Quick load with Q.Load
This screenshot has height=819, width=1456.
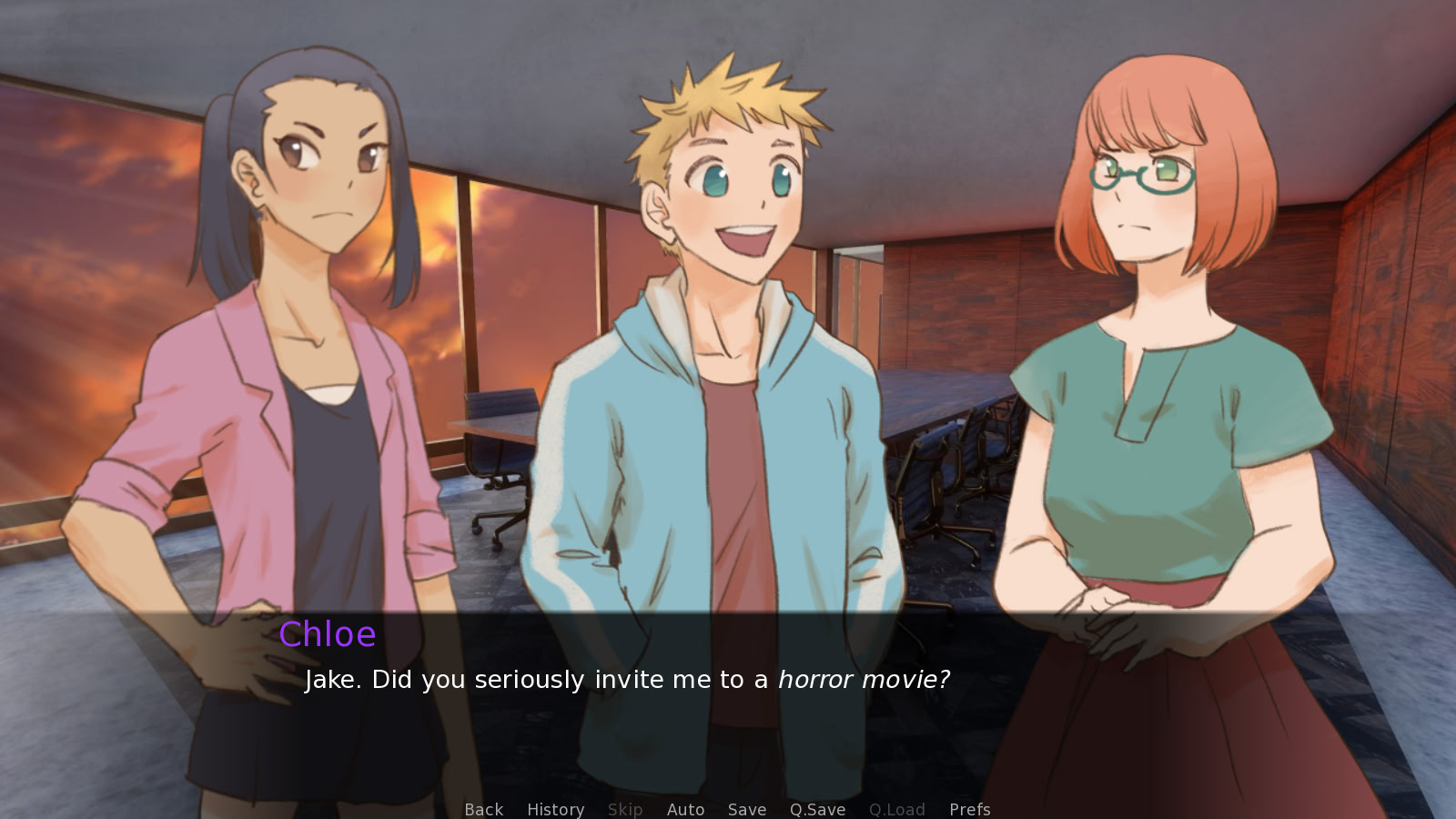point(896,809)
